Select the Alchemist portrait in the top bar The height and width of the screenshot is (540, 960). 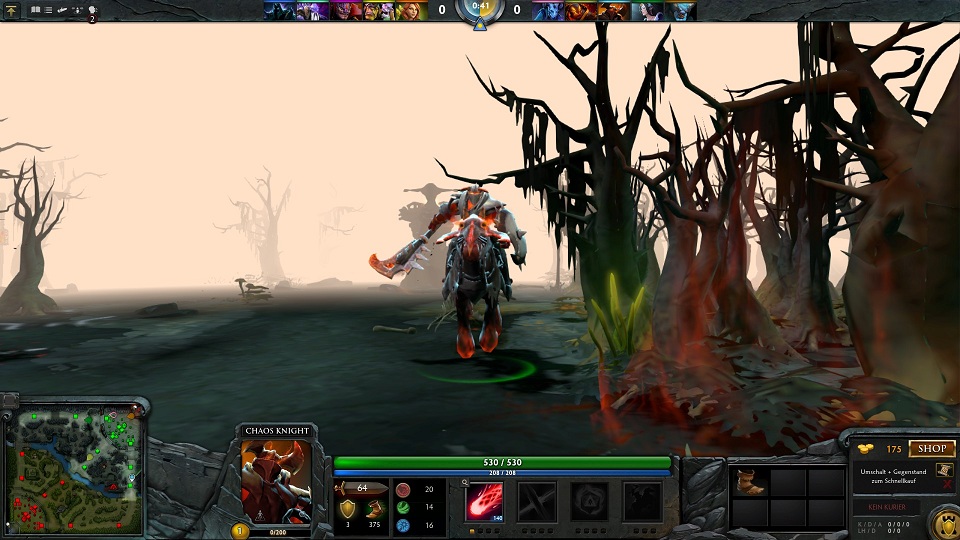click(x=377, y=11)
